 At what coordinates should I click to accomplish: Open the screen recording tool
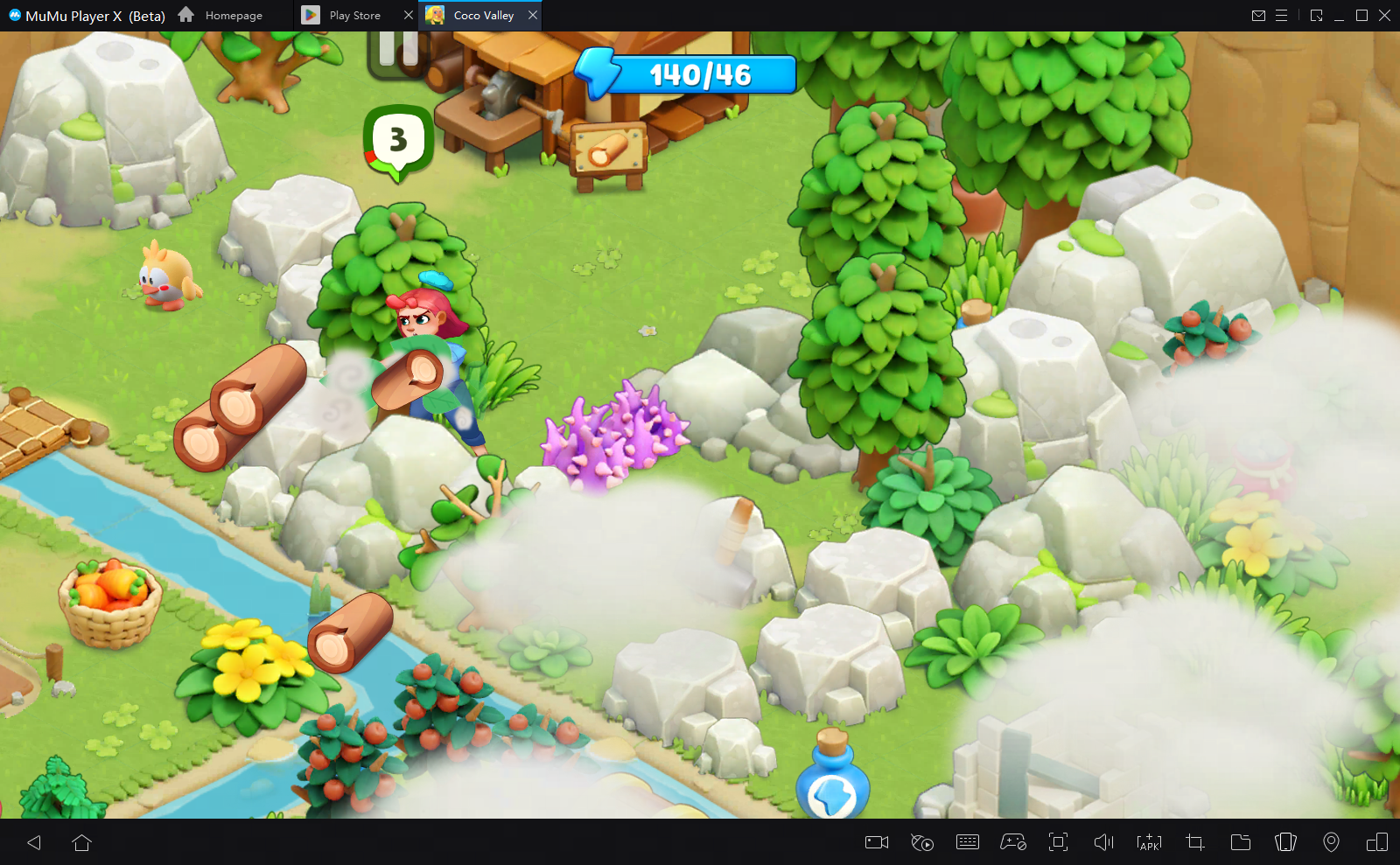(x=878, y=842)
